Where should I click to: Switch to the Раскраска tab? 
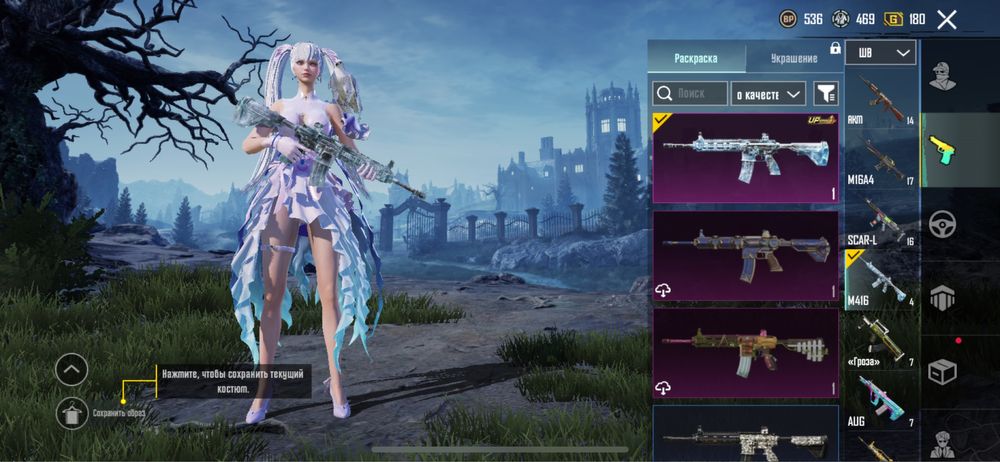click(696, 58)
